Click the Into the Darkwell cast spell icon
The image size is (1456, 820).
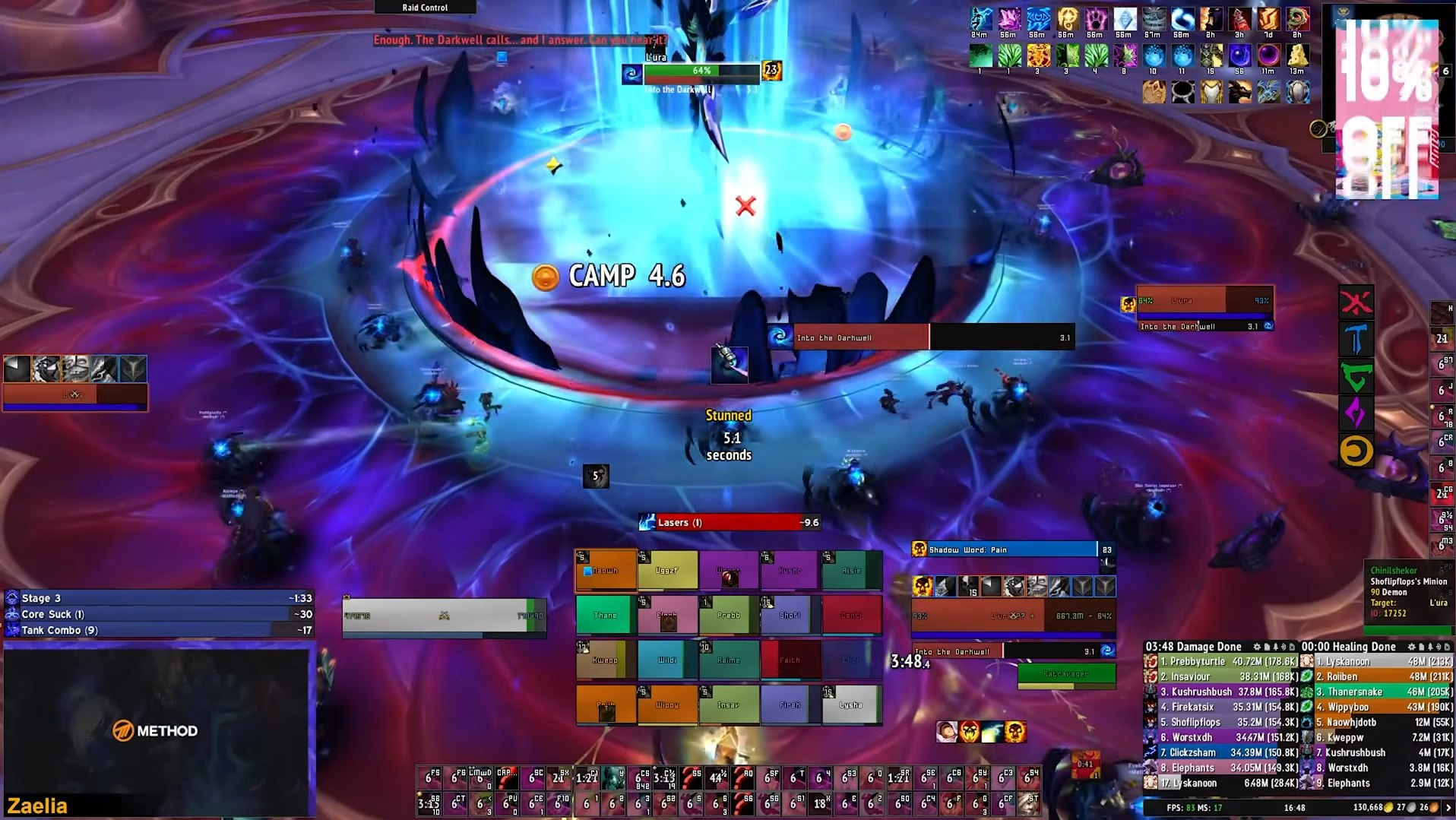pyautogui.click(x=780, y=337)
